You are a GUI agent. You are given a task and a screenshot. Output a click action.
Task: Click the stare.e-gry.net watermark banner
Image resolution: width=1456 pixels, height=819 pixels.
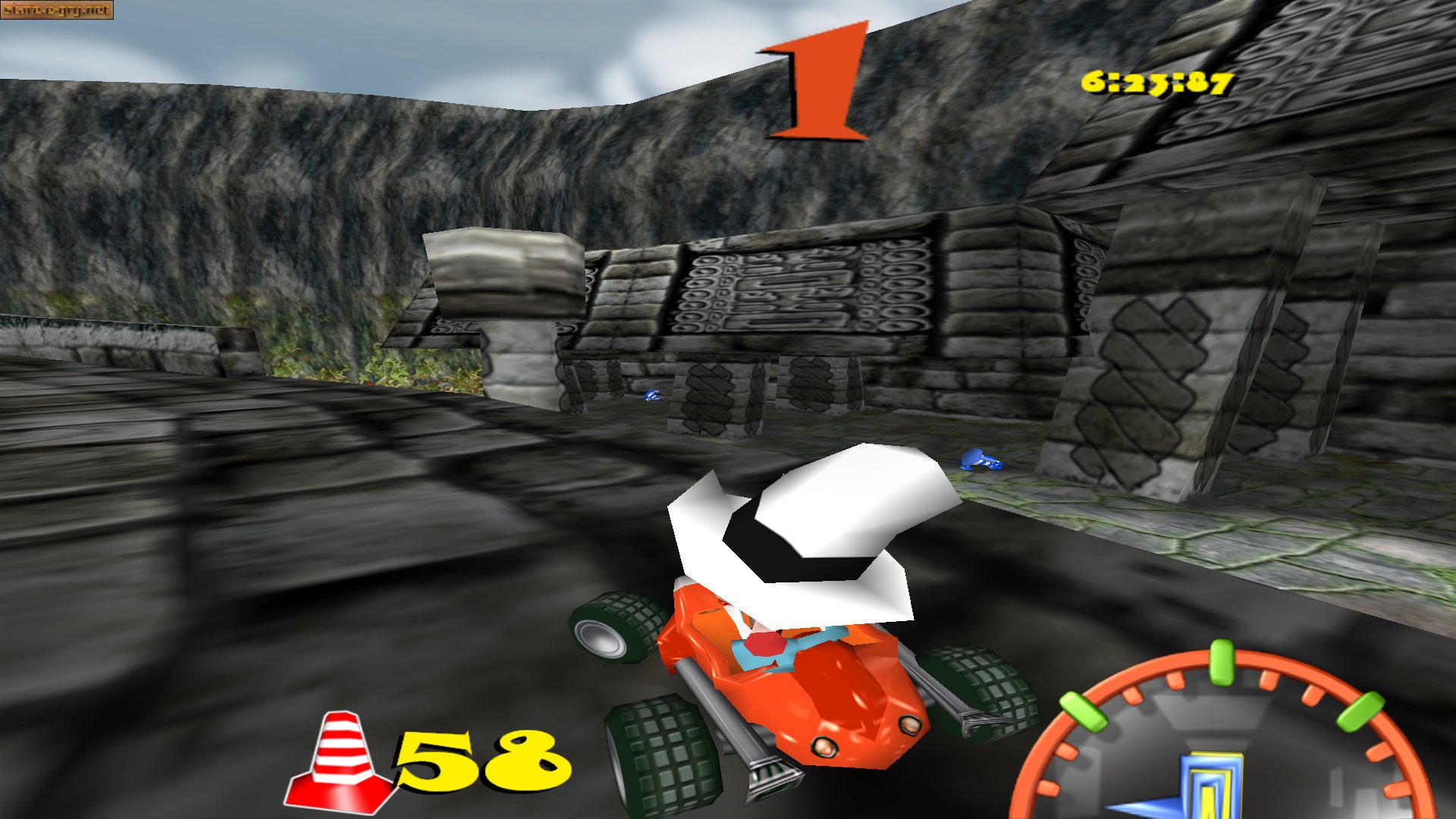[x=57, y=11]
